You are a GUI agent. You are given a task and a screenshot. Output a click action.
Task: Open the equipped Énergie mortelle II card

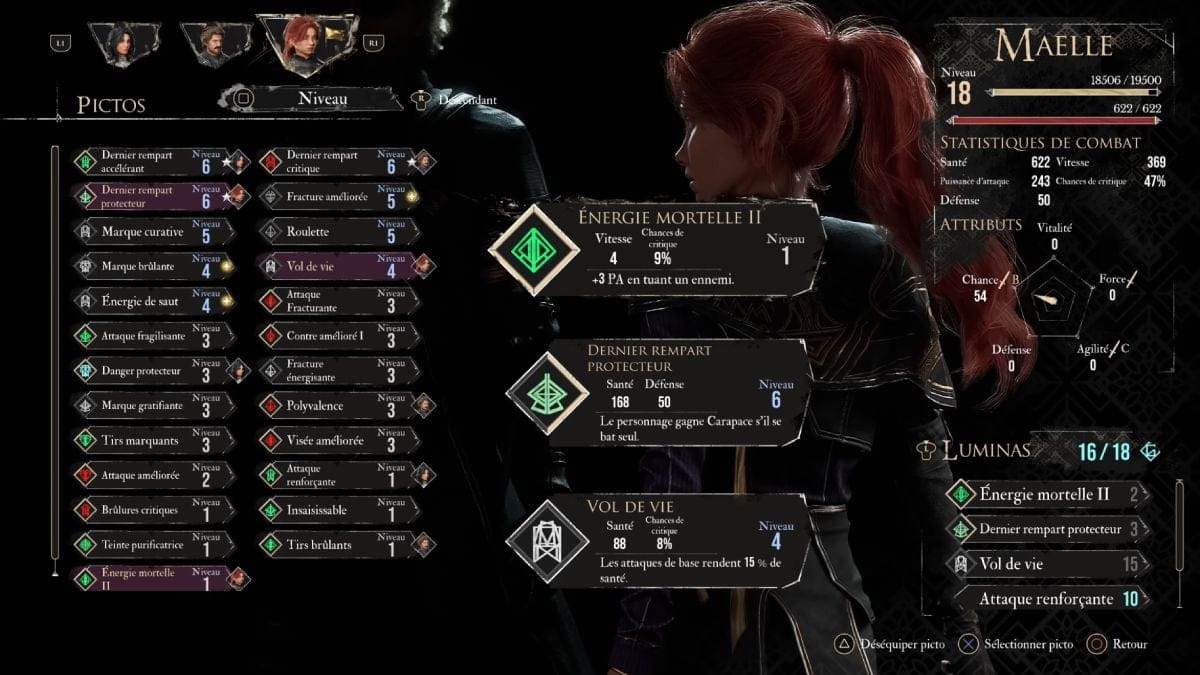point(660,250)
